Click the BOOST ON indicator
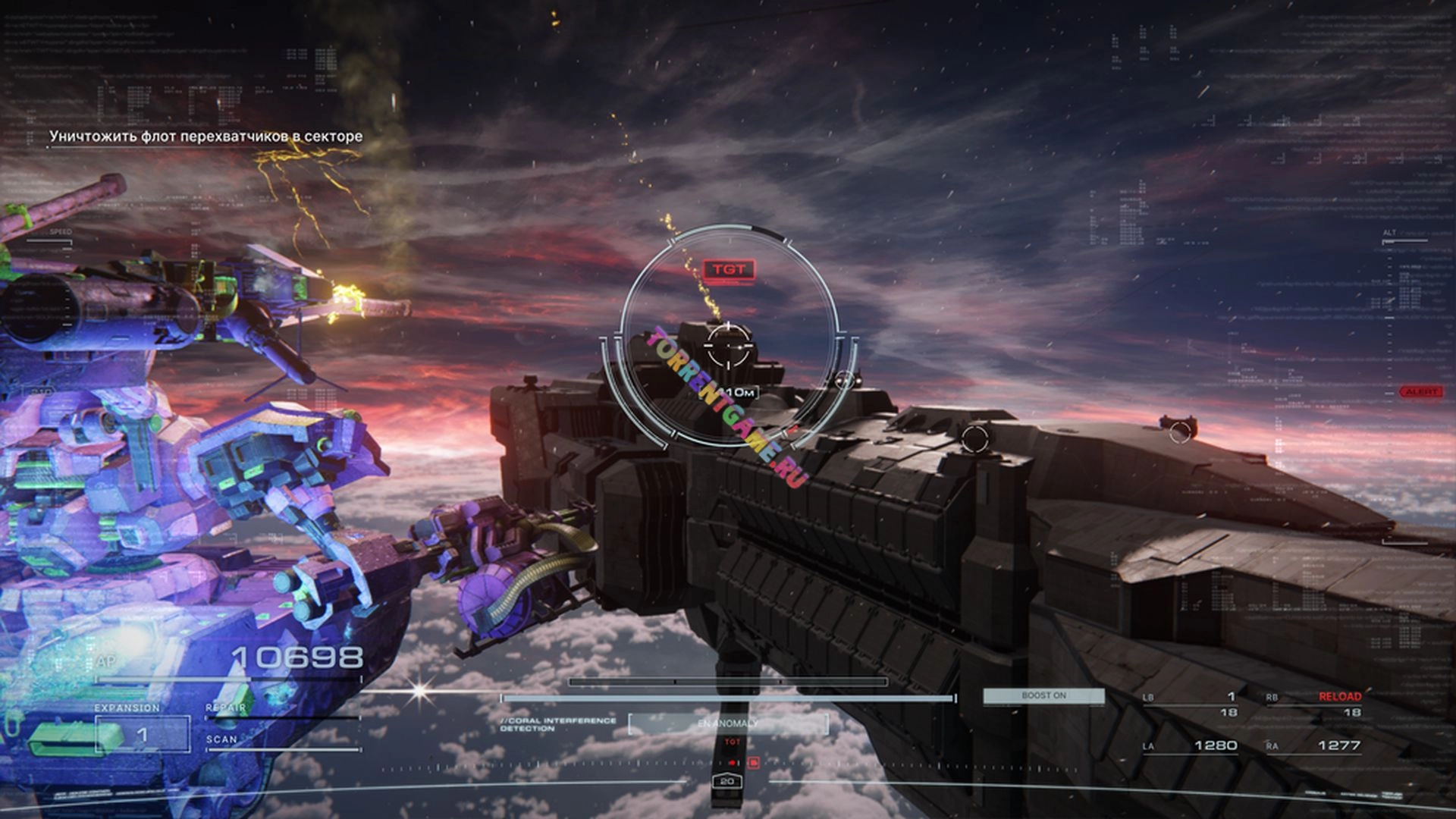1456x819 pixels. click(x=1043, y=695)
